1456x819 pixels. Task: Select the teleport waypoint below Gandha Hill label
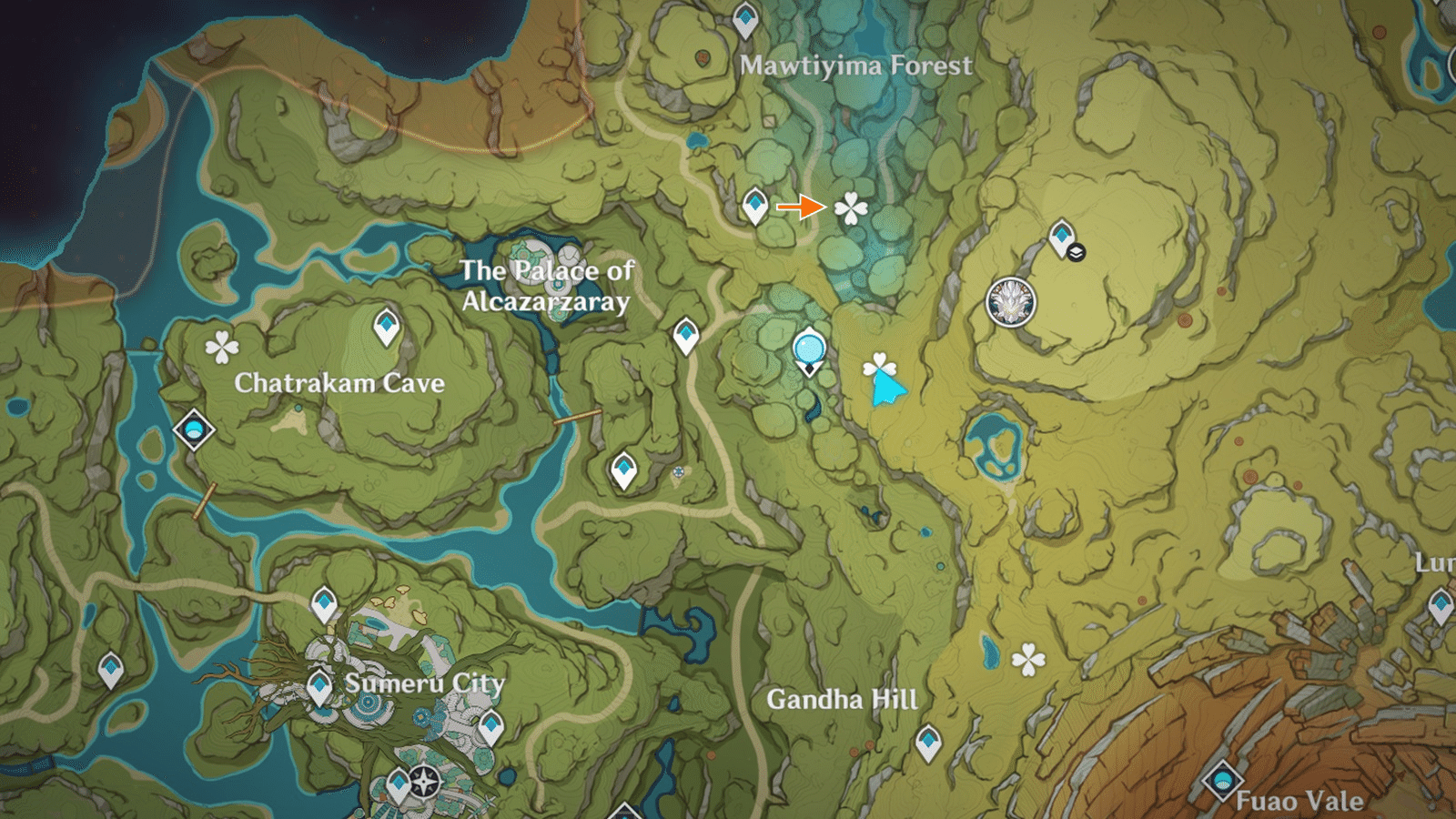pos(931,742)
